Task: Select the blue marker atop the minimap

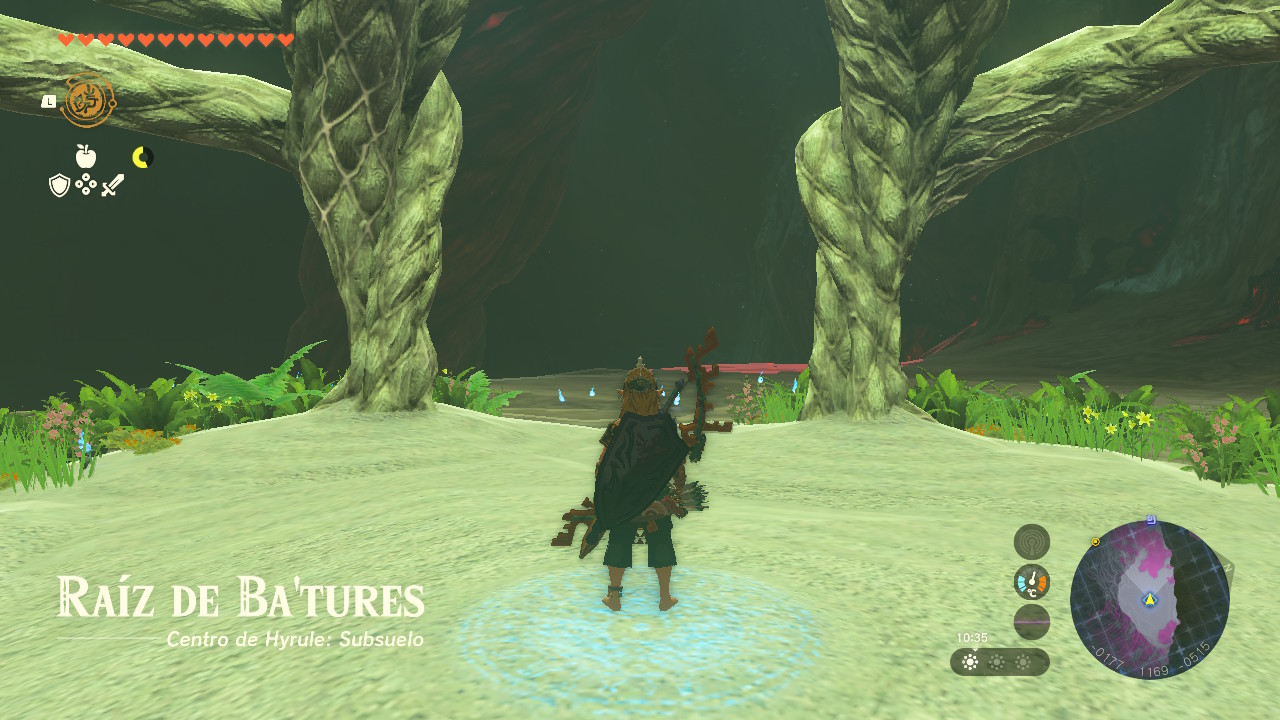Action: coord(1151,520)
